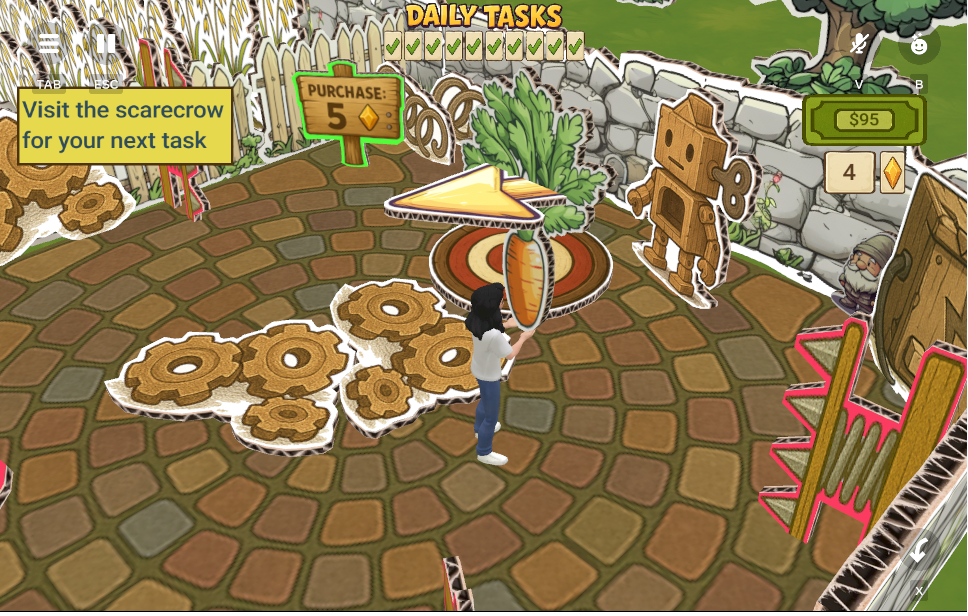This screenshot has height=616, width=968.
Task: Open the smiley face emote menu
Action: click(919, 45)
